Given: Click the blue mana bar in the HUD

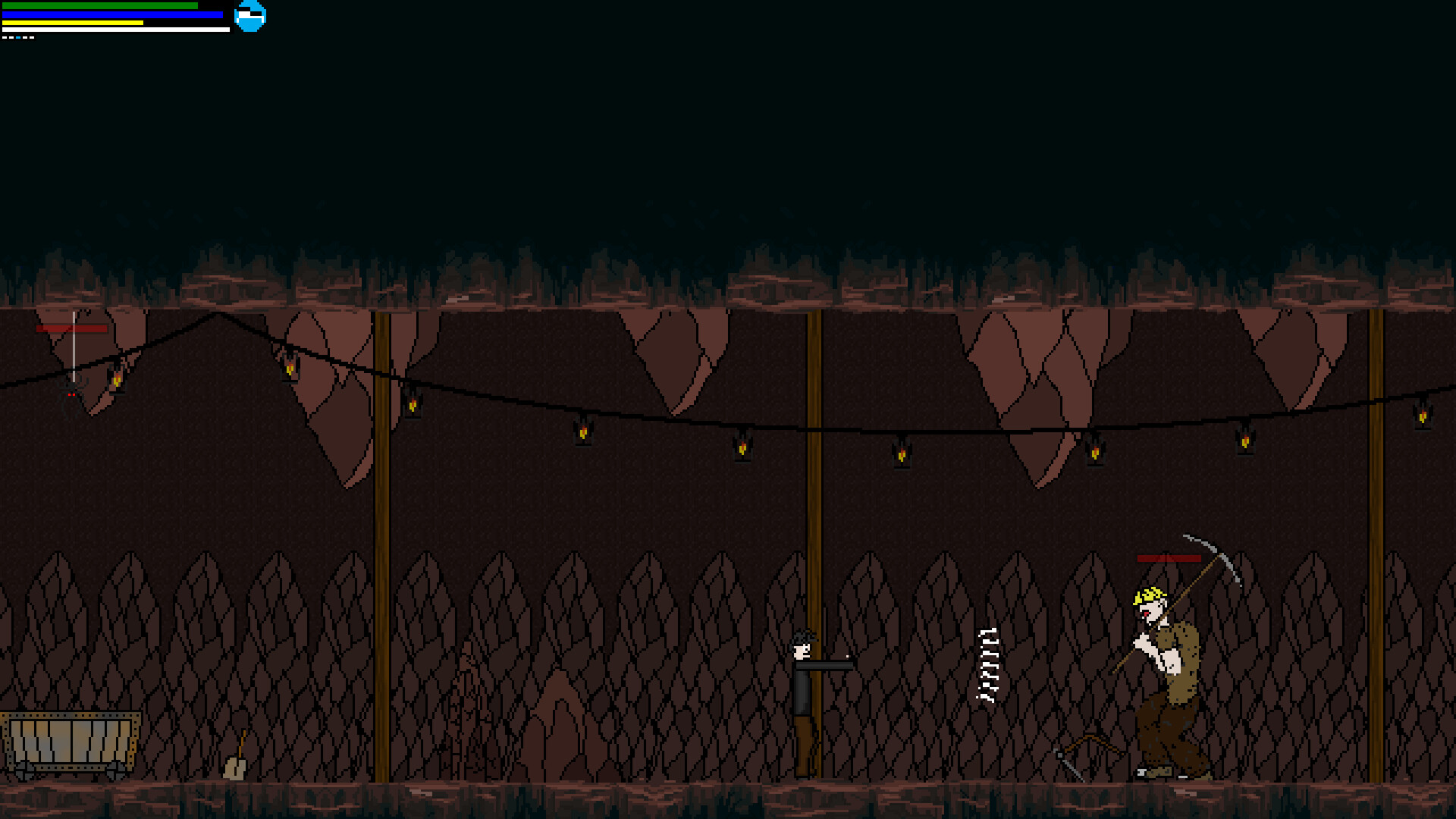Looking at the screenshot, I should pos(114,14).
